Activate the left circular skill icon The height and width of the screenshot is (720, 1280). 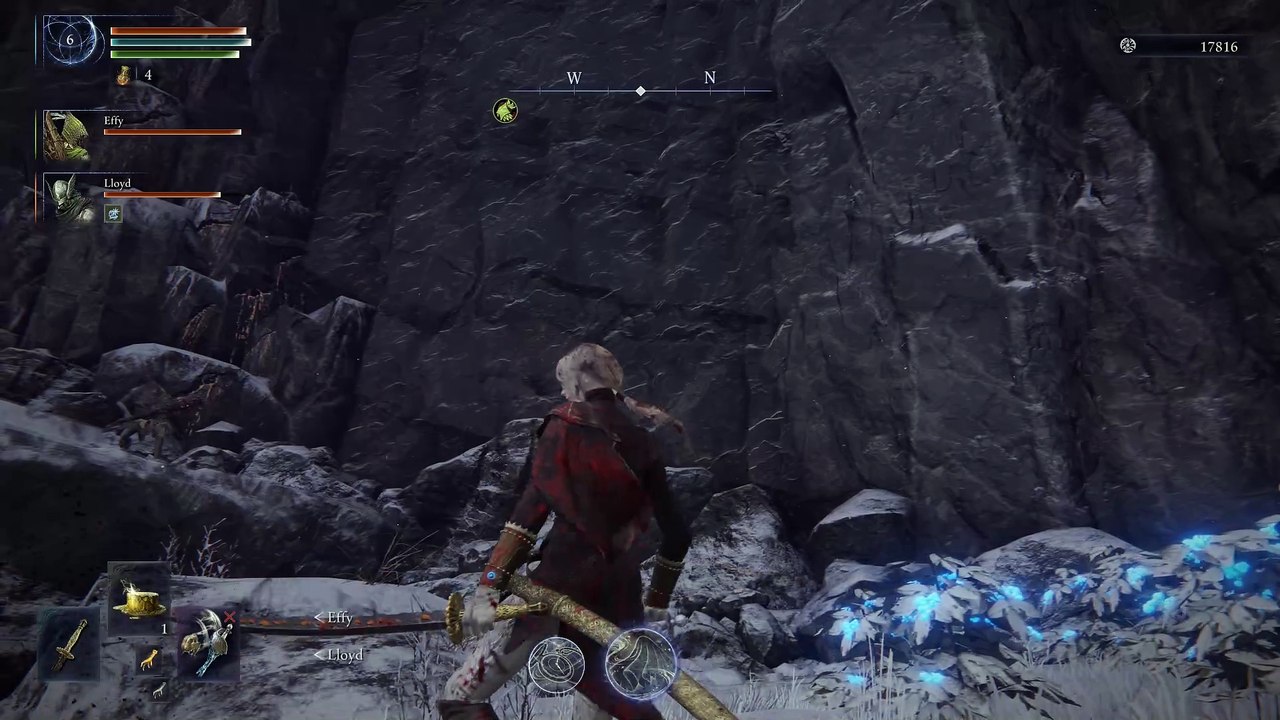(x=556, y=665)
